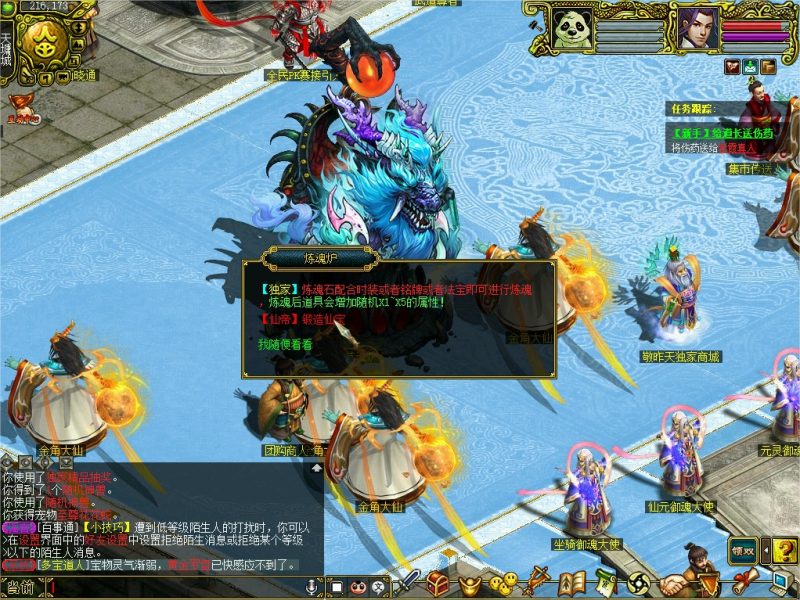Open the panda pet portrait
The height and width of the screenshot is (600, 800).
[x=572, y=28]
